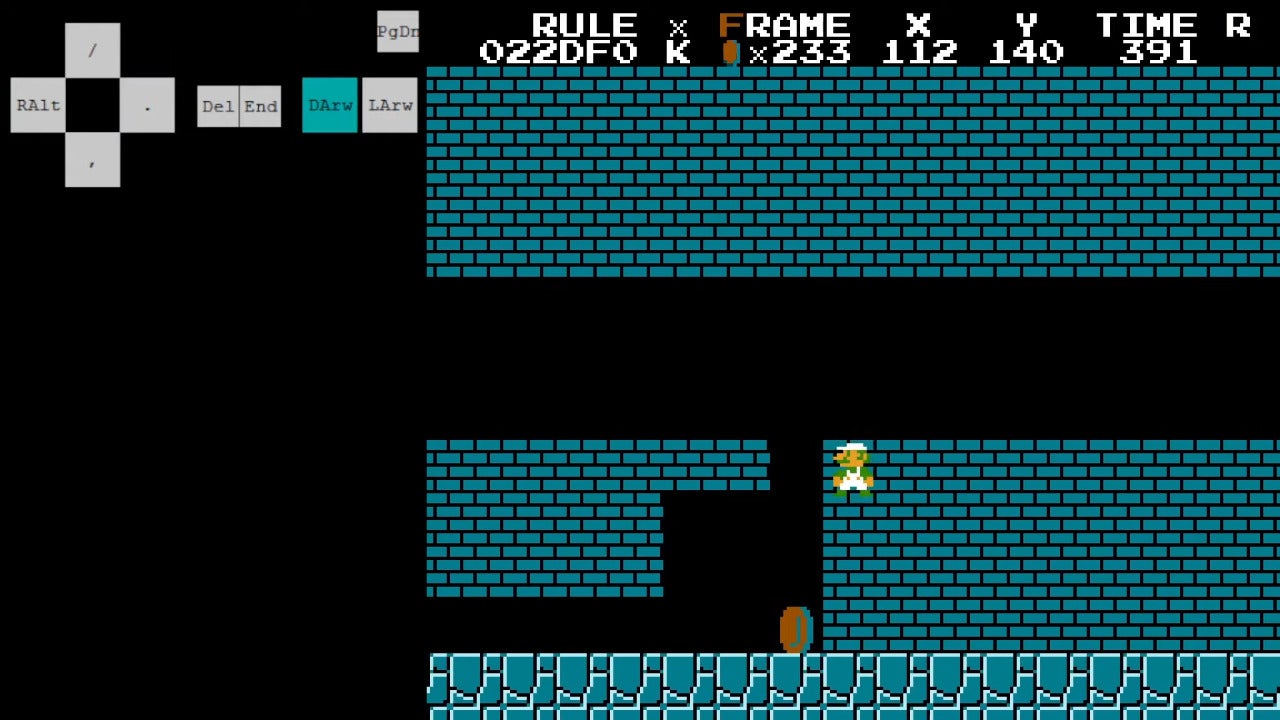Click the slash key above RAlt
Viewport: 1280px width, 720px height.
[92, 50]
